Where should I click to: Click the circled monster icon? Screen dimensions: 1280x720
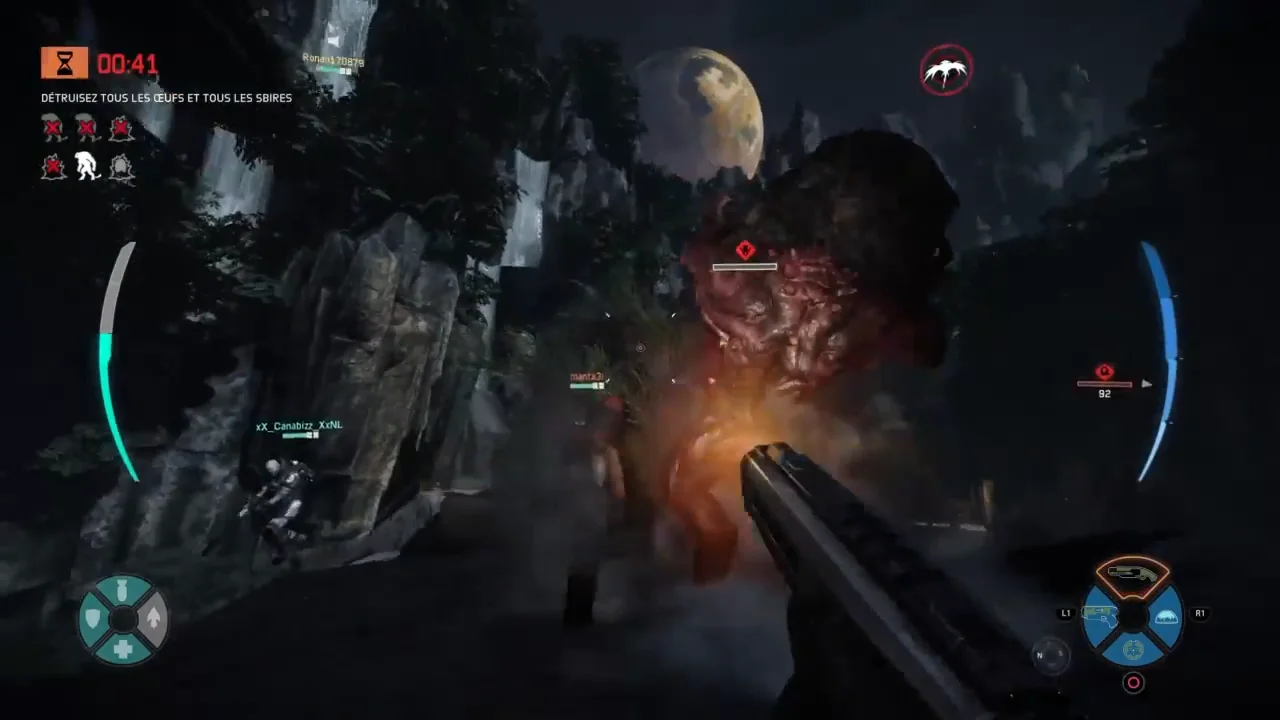coord(945,70)
